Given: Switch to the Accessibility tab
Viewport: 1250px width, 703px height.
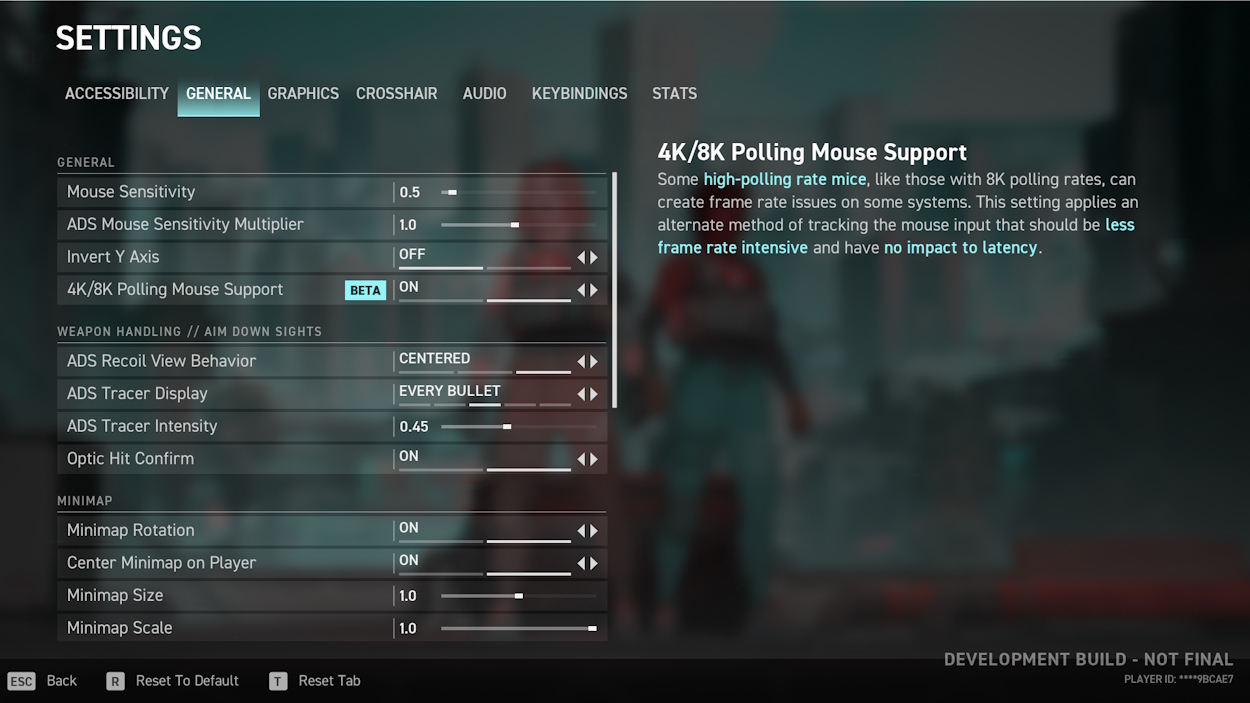Looking at the screenshot, I should [116, 93].
